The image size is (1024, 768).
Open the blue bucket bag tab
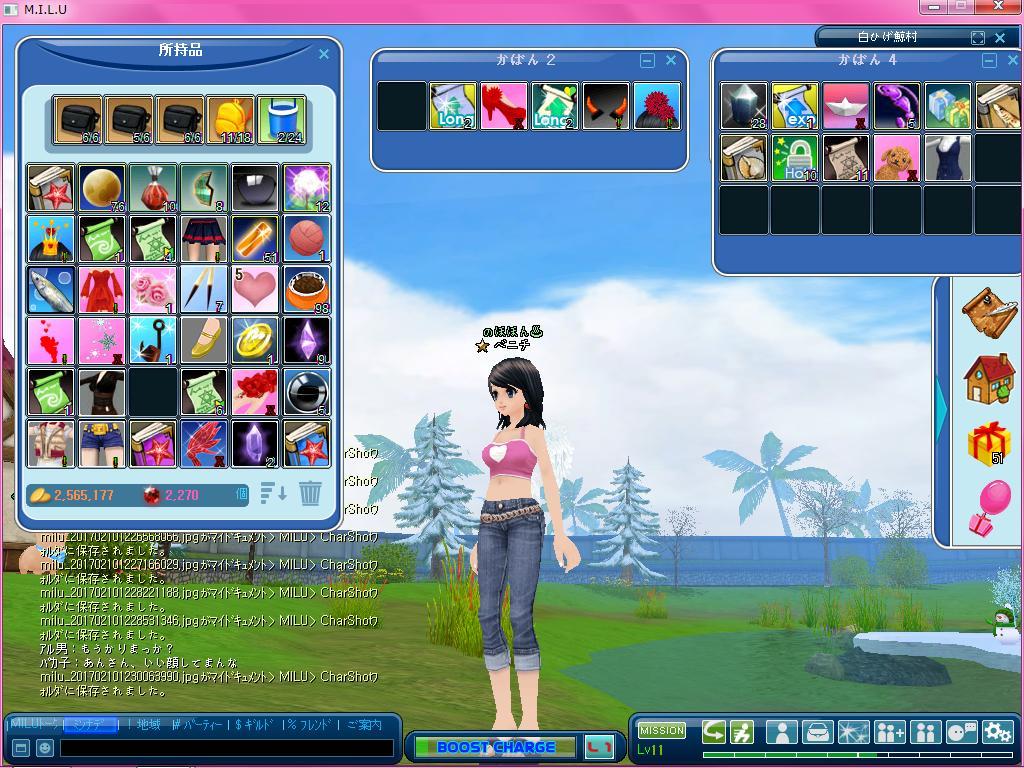point(281,121)
